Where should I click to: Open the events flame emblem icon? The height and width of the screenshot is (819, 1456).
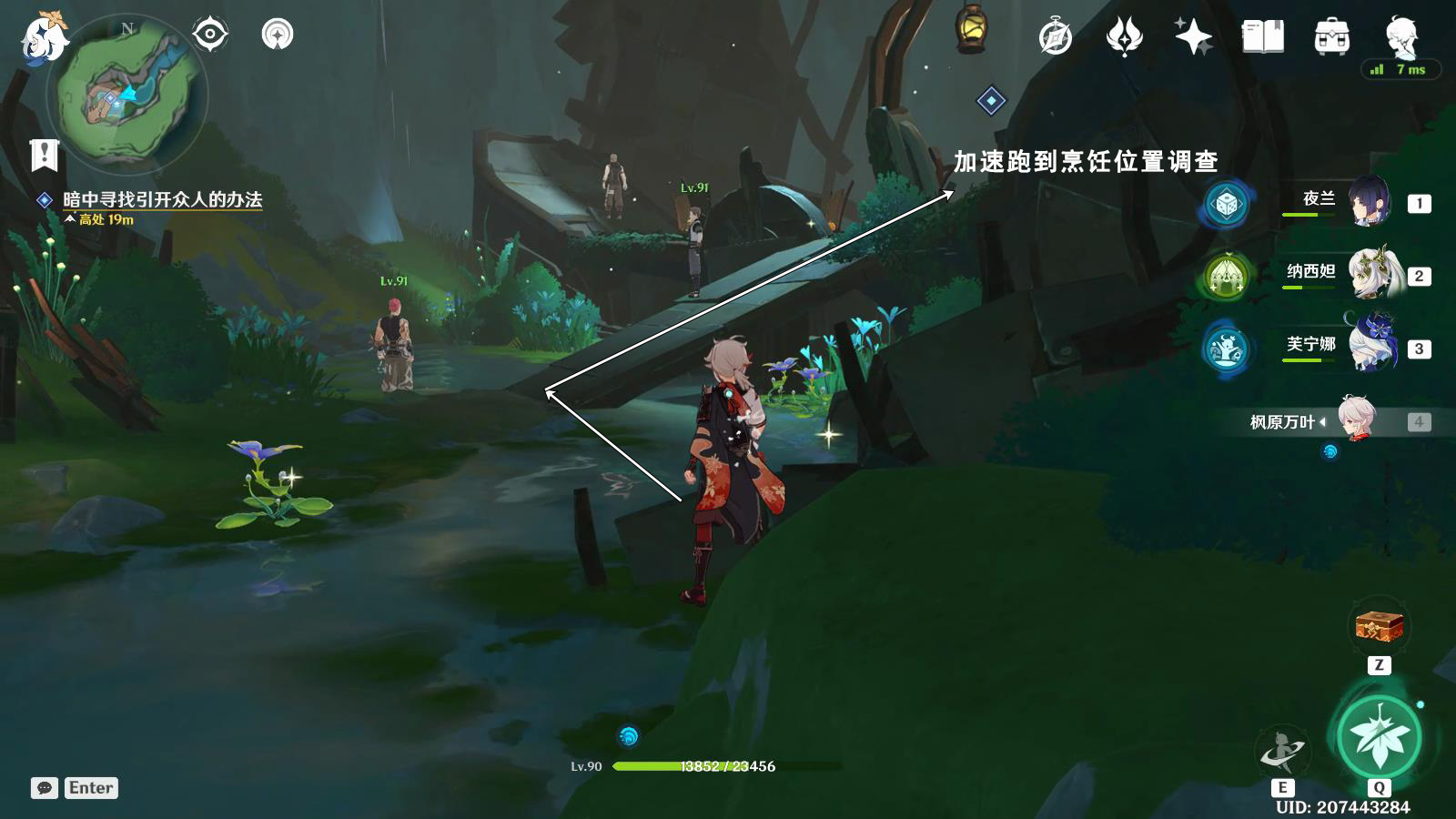click(x=1124, y=37)
